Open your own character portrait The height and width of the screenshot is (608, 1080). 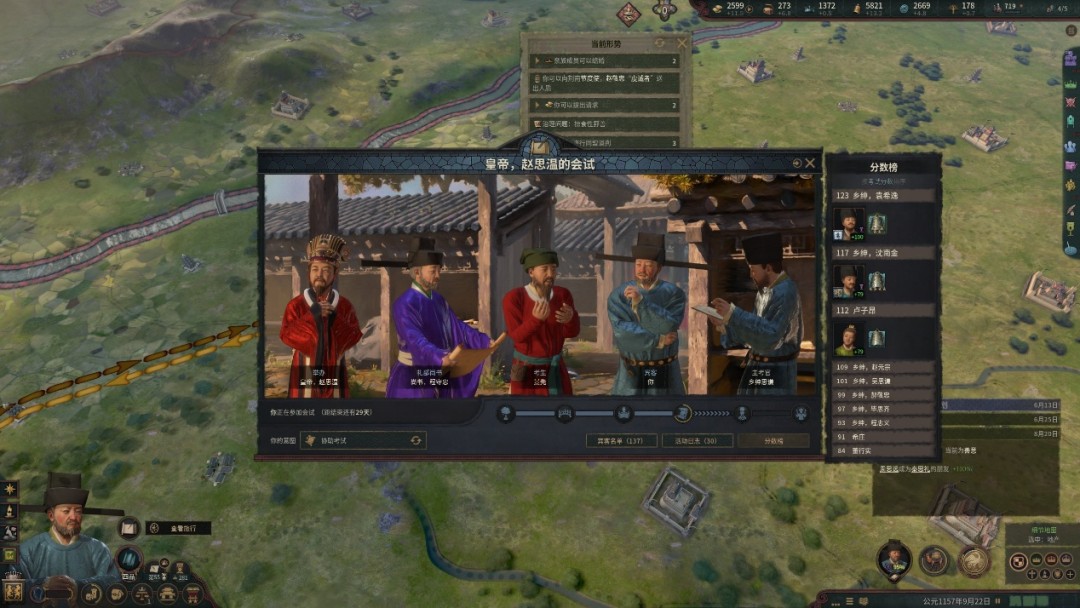(x=66, y=540)
